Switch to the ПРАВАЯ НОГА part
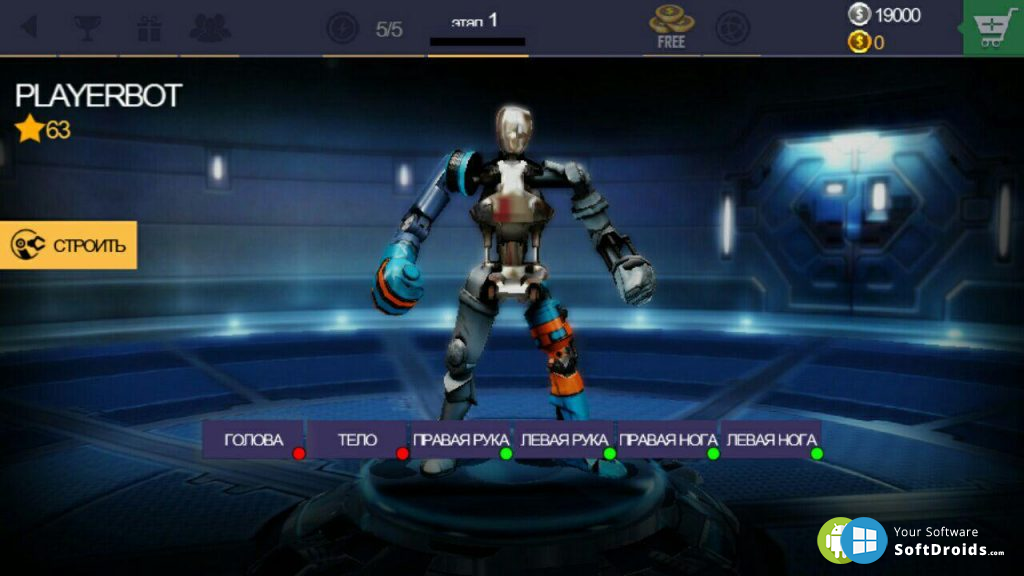The image size is (1024, 576). [x=668, y=440]
